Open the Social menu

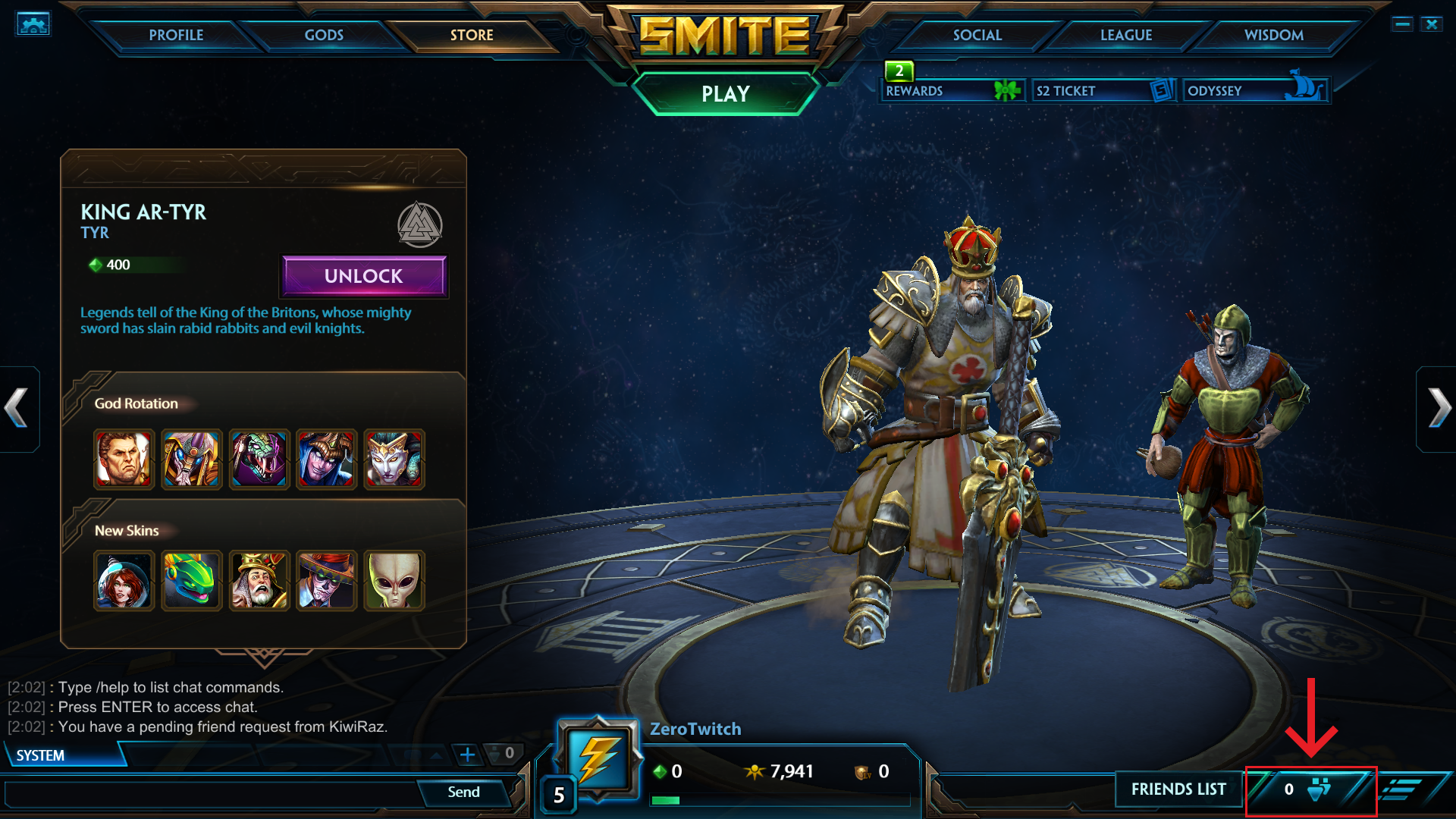(x=977, y=35)
